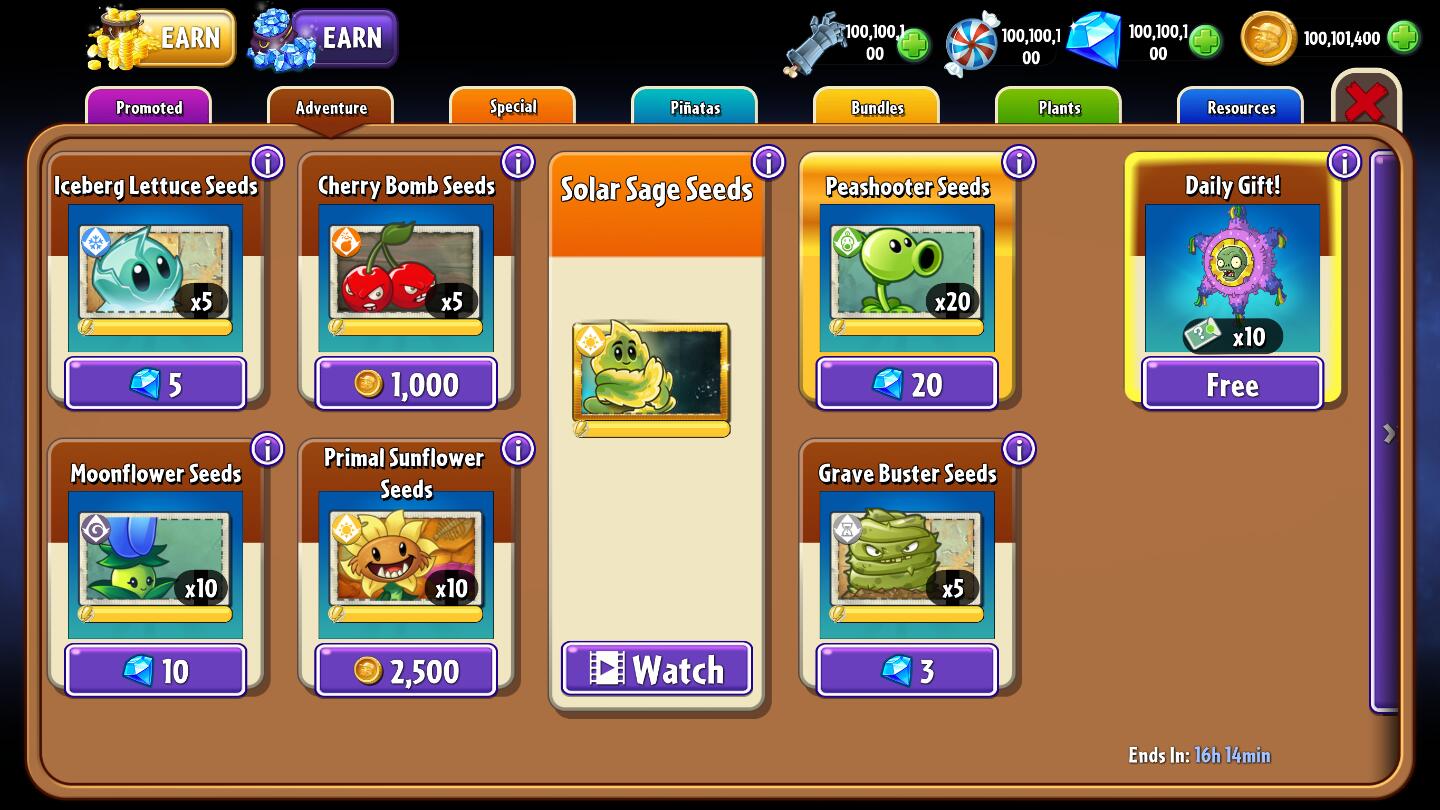Open the Resources tab
This screenshot has height=810, width=1440.
[x=1239, y=107]
